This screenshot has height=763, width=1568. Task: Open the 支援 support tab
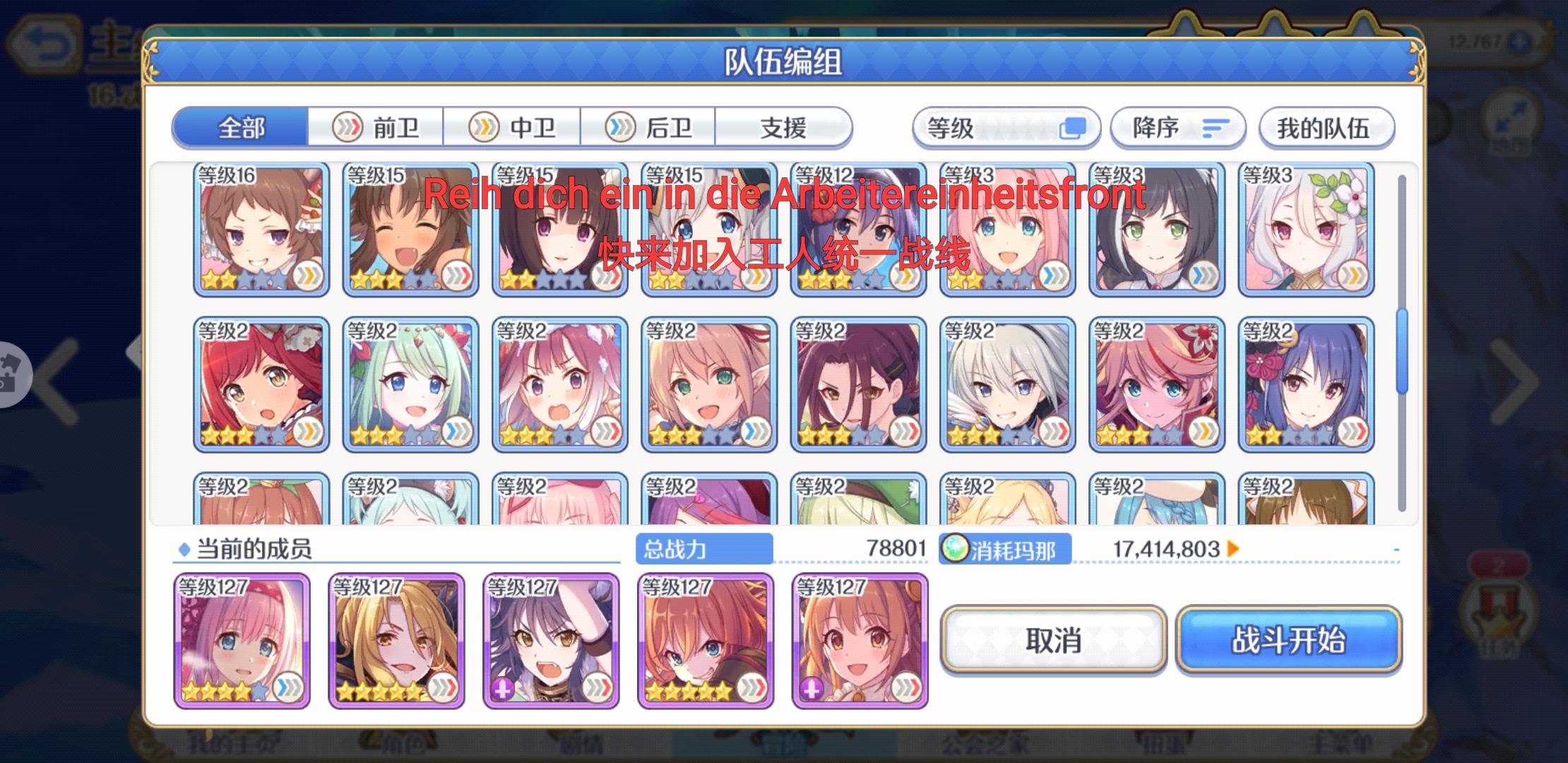click(x=784, y=128)
